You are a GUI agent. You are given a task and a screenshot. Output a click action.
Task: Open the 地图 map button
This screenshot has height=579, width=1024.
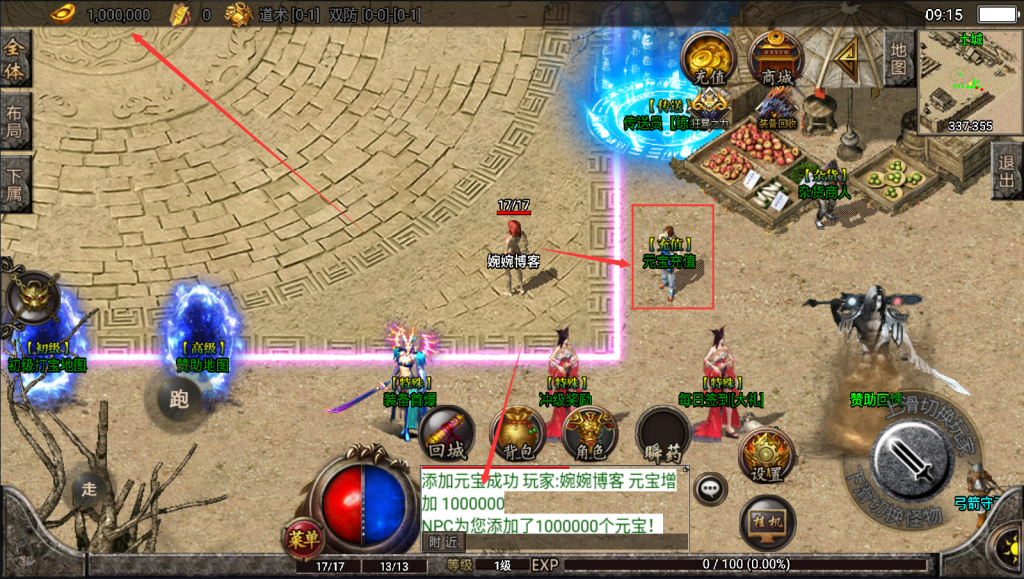pyautogui.click(x=899, y=58)
